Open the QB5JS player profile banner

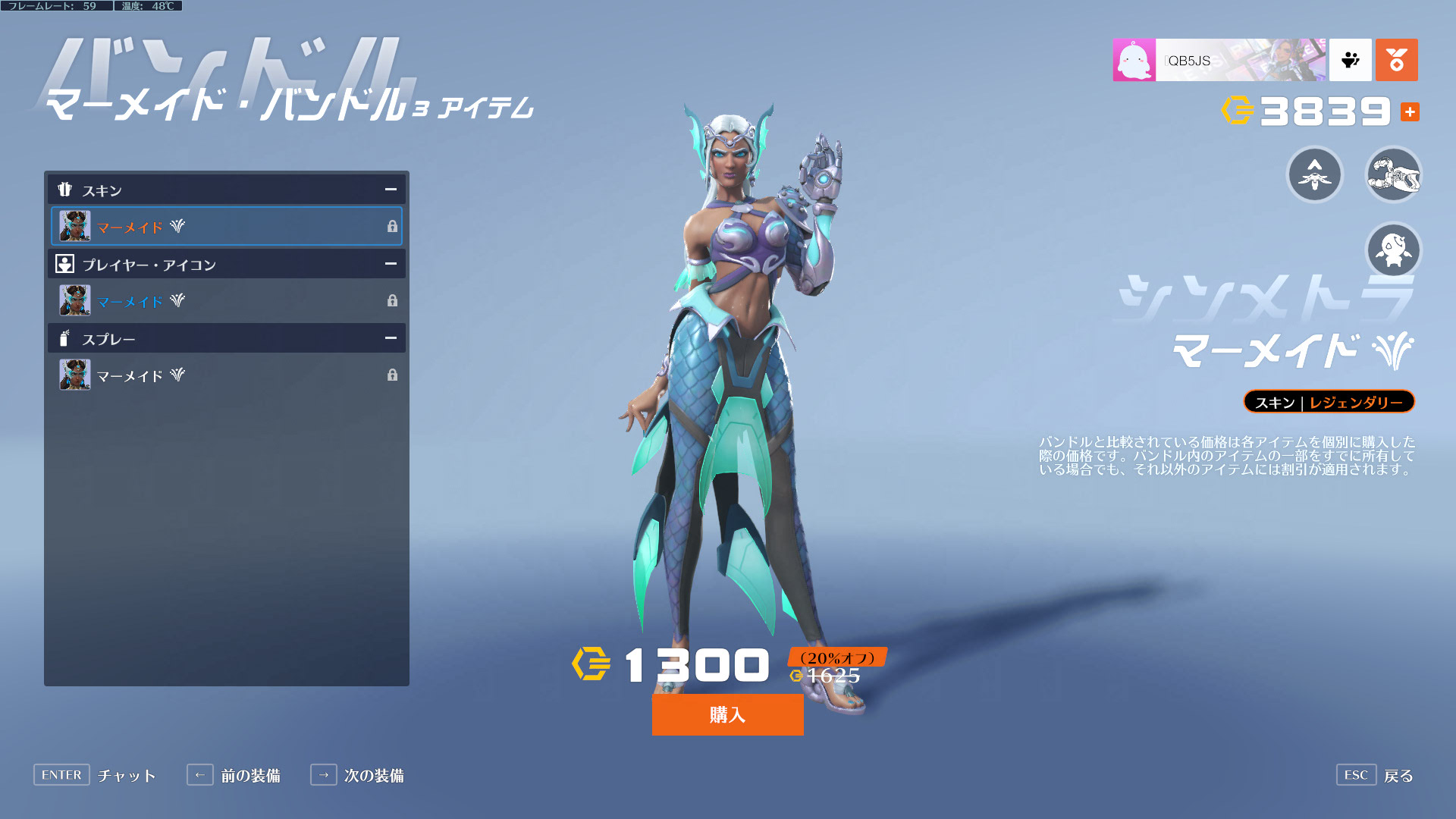pos(1219,60)
